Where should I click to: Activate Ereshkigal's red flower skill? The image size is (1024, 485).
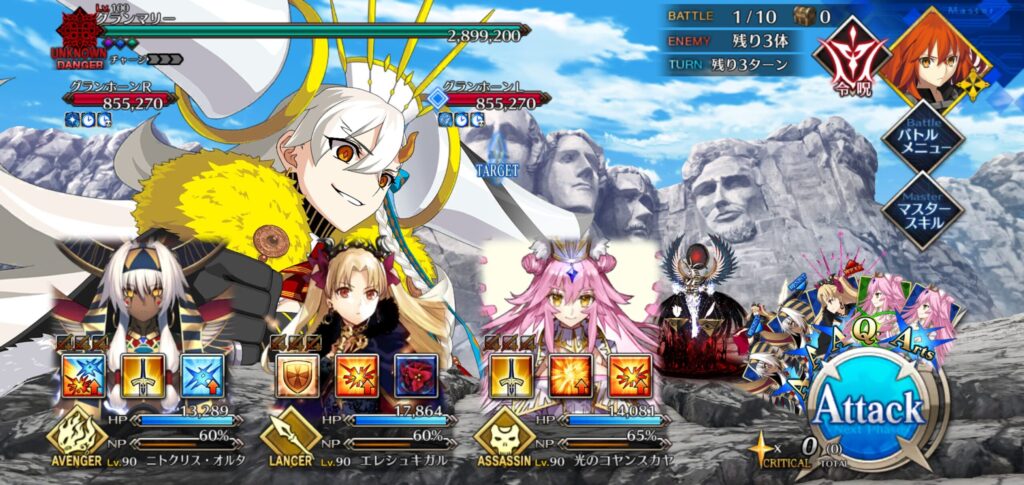click(415, 376)
